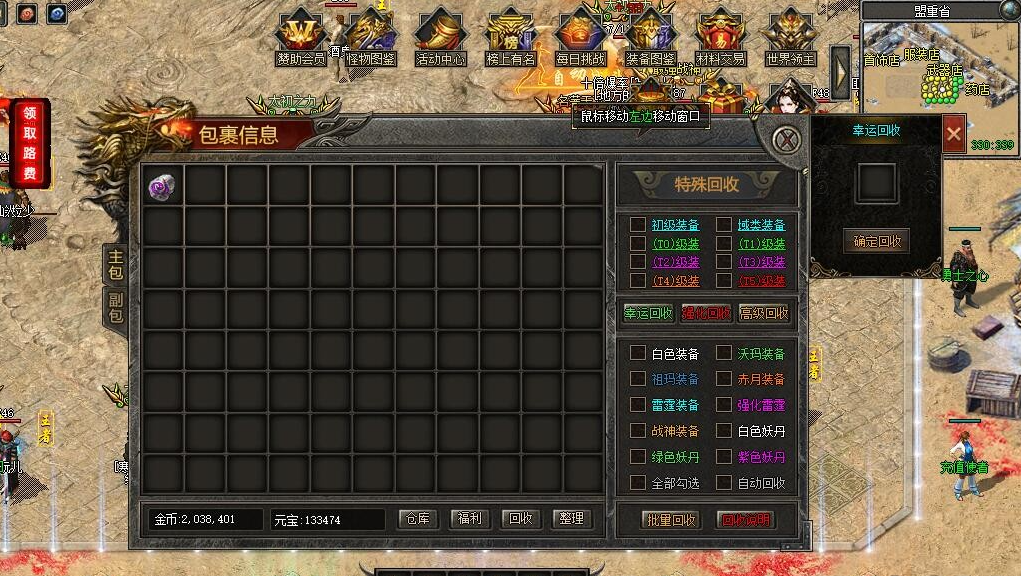Enable the 全部勾选 select-all checkbox

click(637, 483)
